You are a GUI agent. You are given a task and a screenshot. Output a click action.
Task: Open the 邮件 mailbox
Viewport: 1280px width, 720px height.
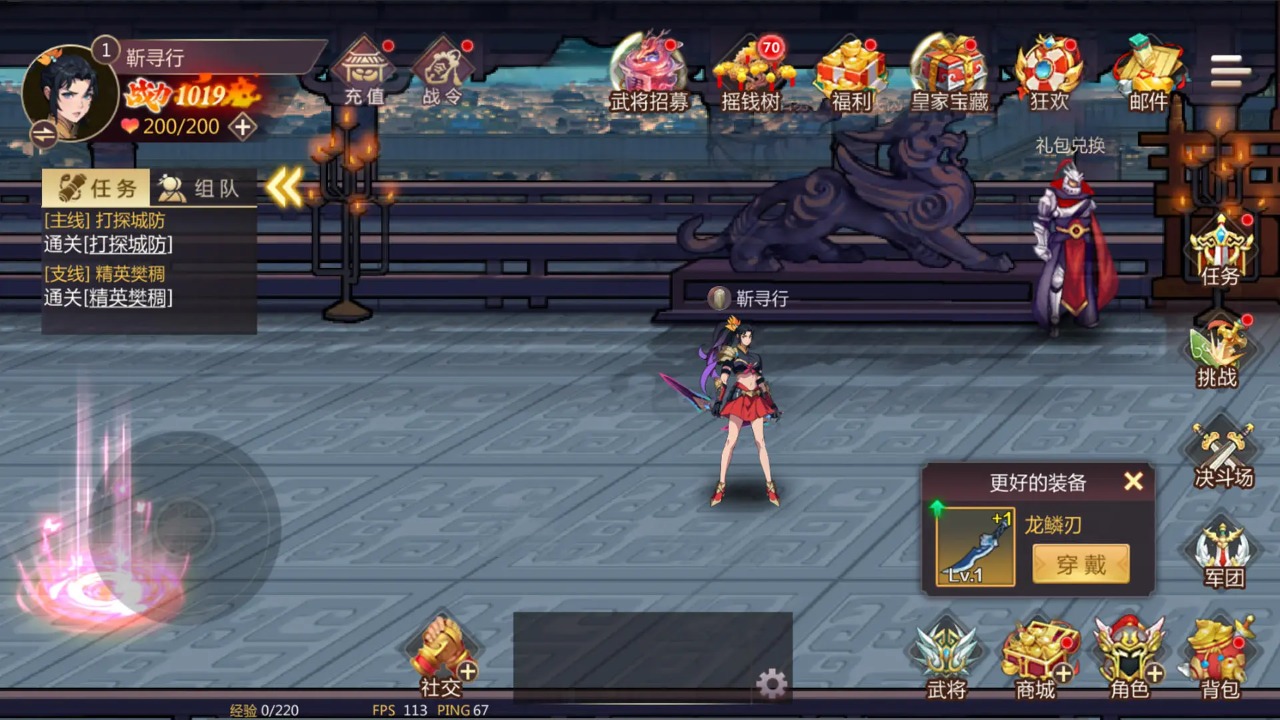coord(1148,72)
